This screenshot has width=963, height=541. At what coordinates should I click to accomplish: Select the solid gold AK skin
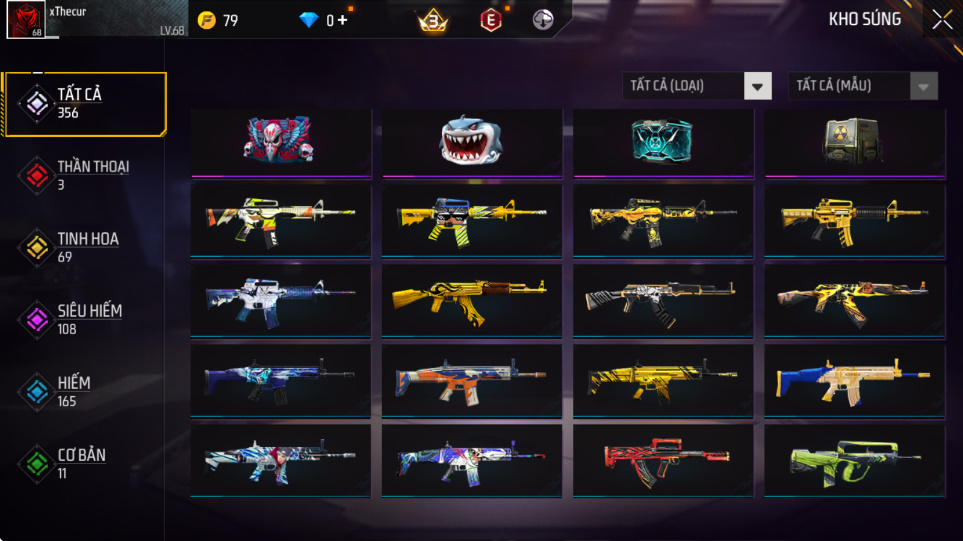pos(471,297)
